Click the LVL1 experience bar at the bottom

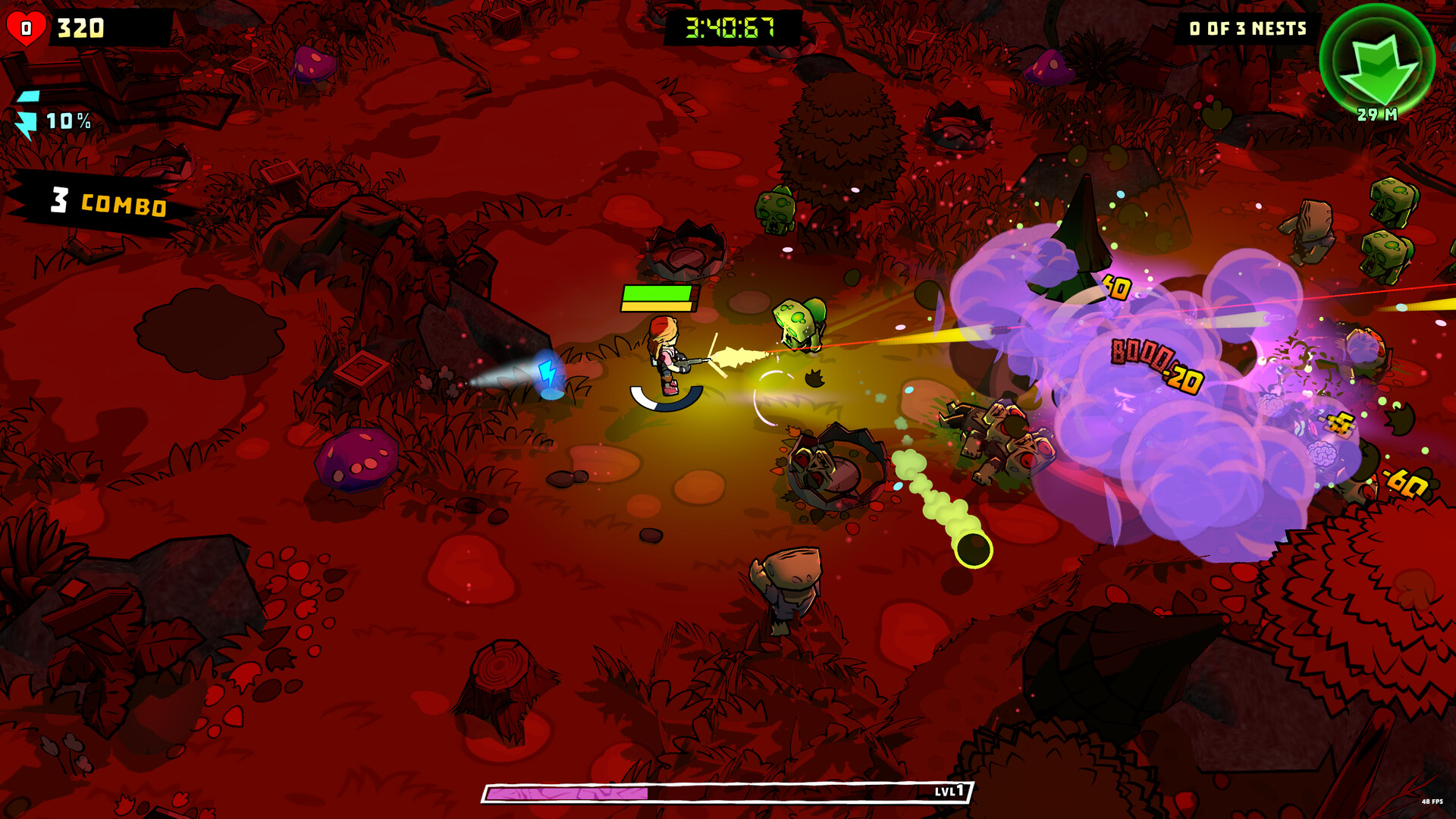(720, 790)
